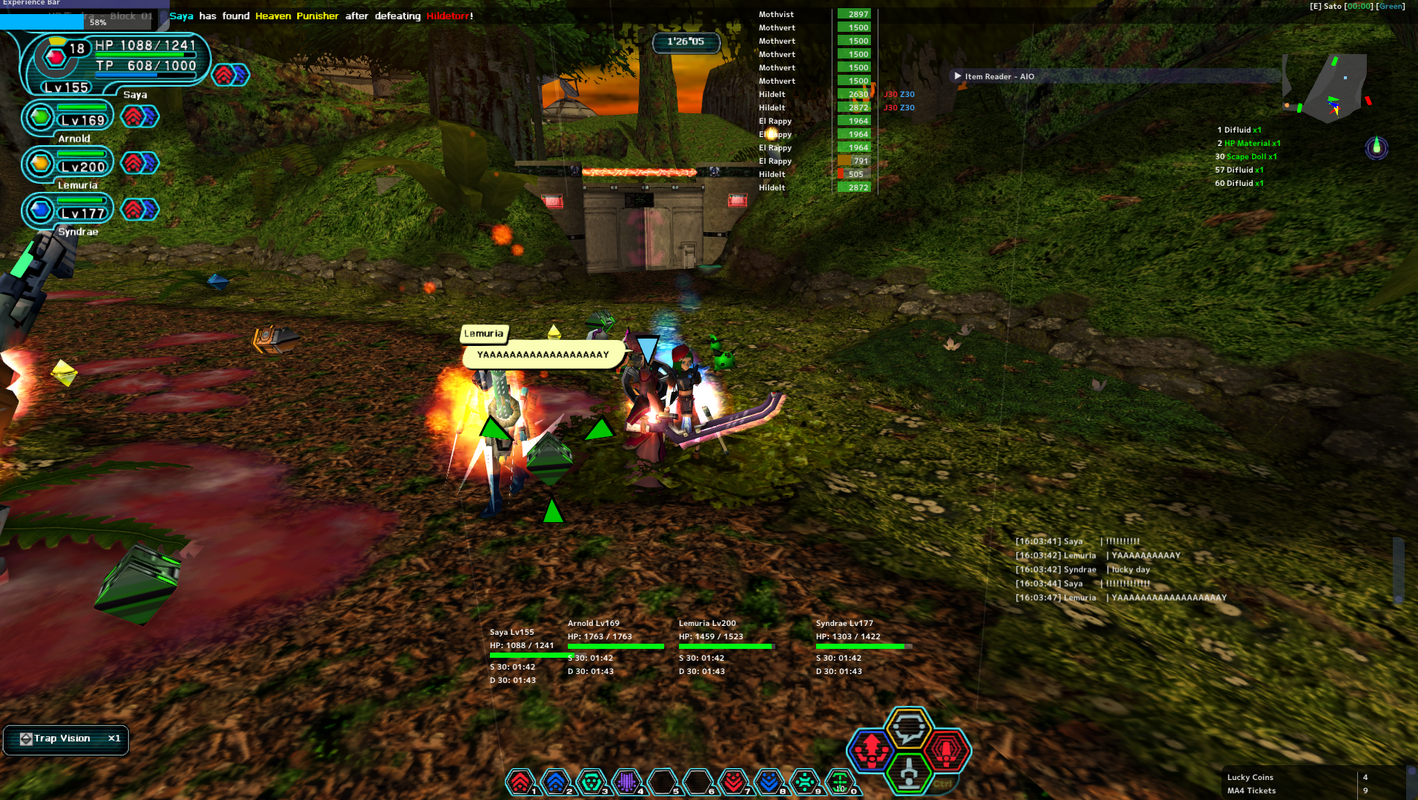
Task: Select party member Arnold's status panel
Action: pyautogui.click(x=68, y=120)
